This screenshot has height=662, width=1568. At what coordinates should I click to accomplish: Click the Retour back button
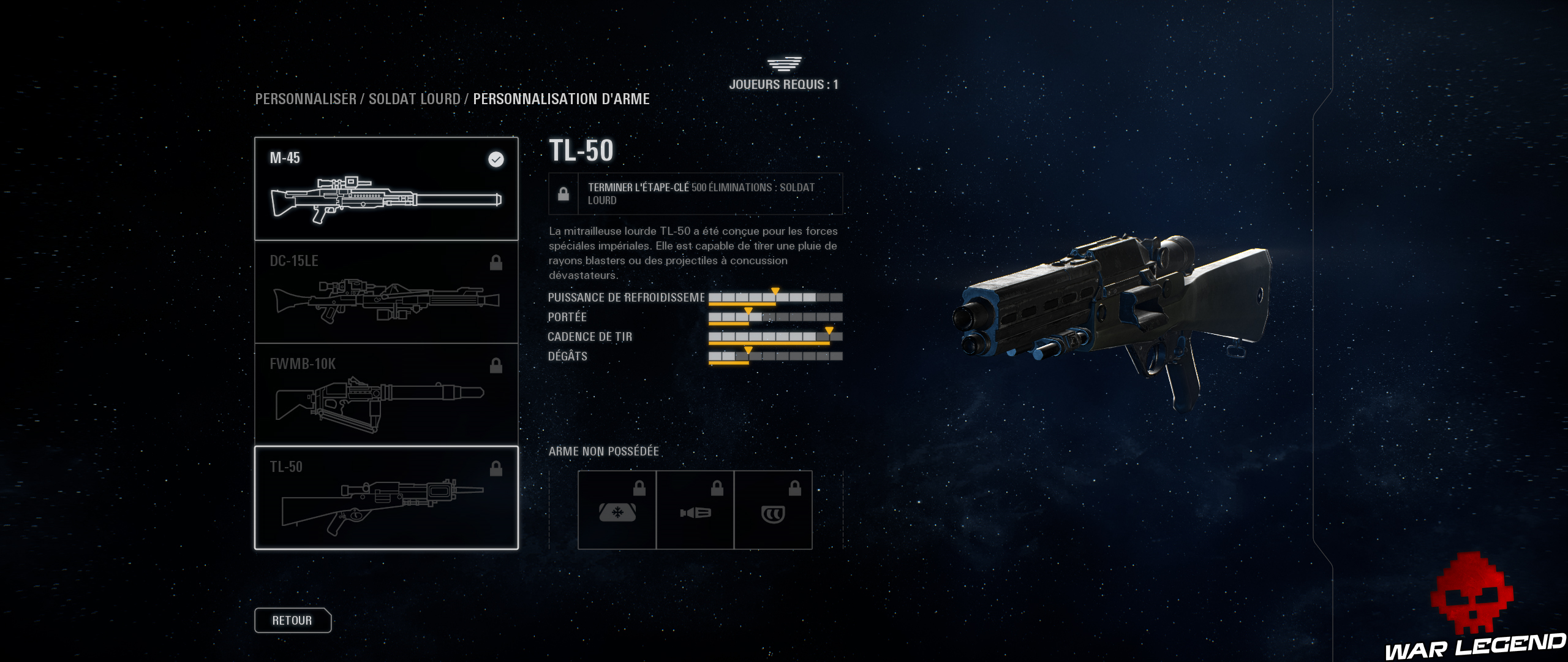tap(292, 620)
